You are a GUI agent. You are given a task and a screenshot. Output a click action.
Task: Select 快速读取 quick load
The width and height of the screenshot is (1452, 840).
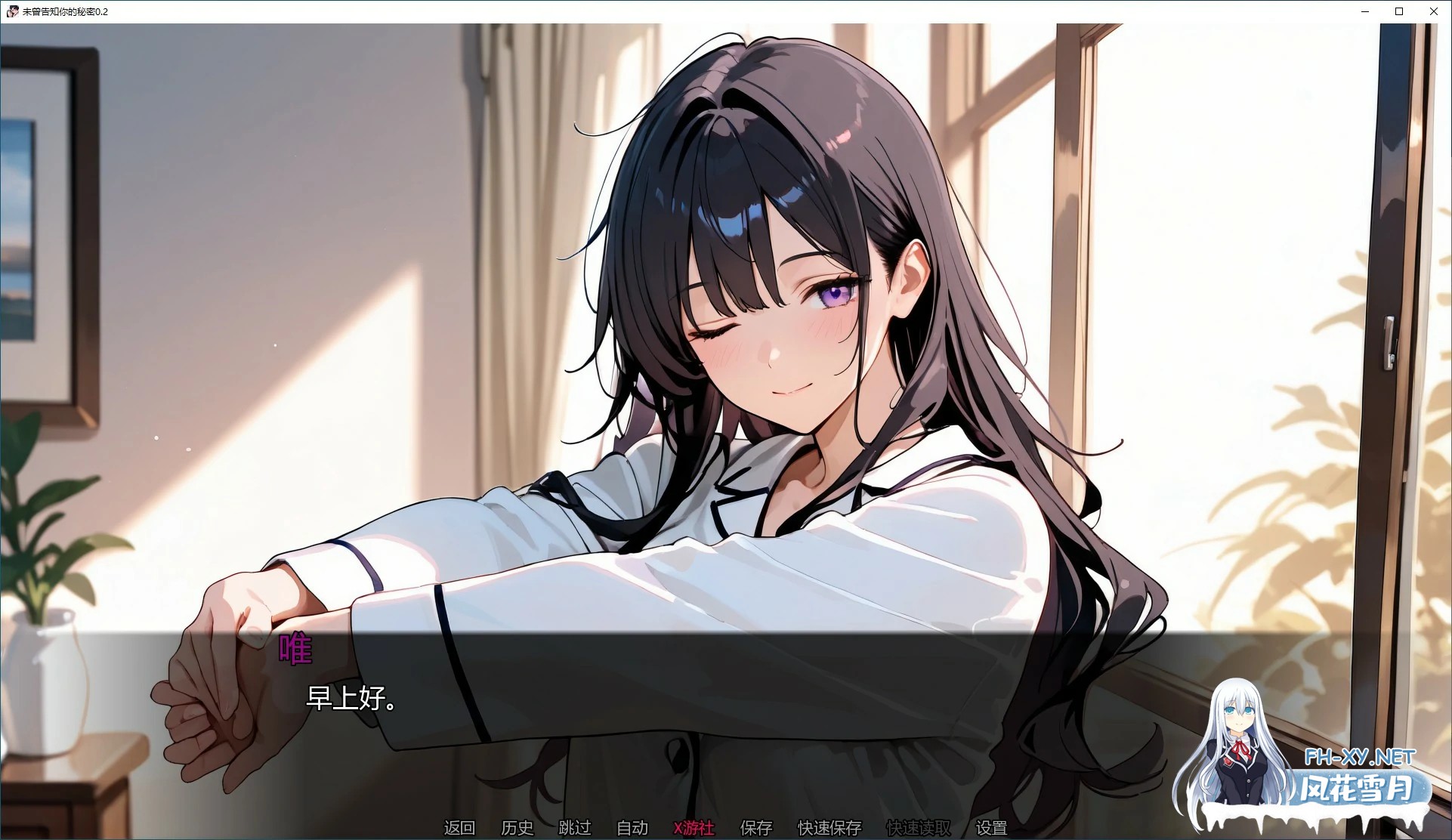(x=919, y=828)
